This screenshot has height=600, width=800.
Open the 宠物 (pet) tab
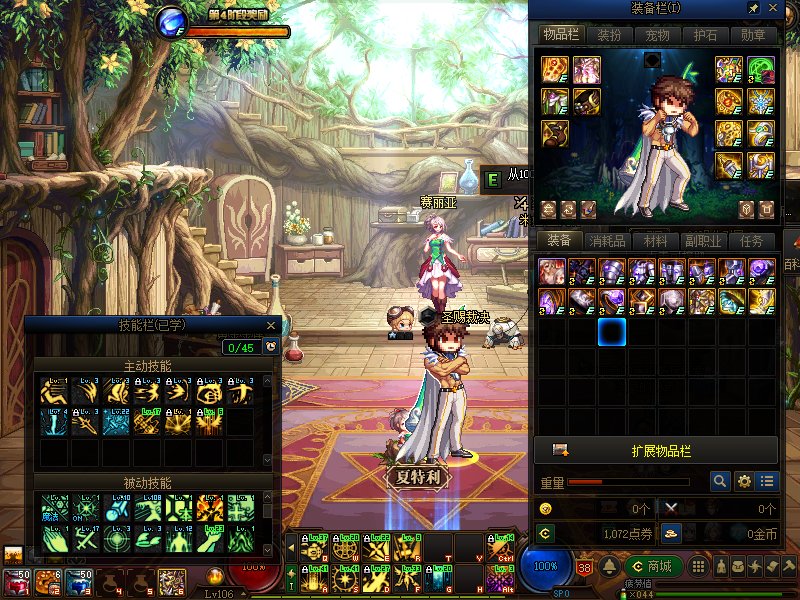click(657, 34)
